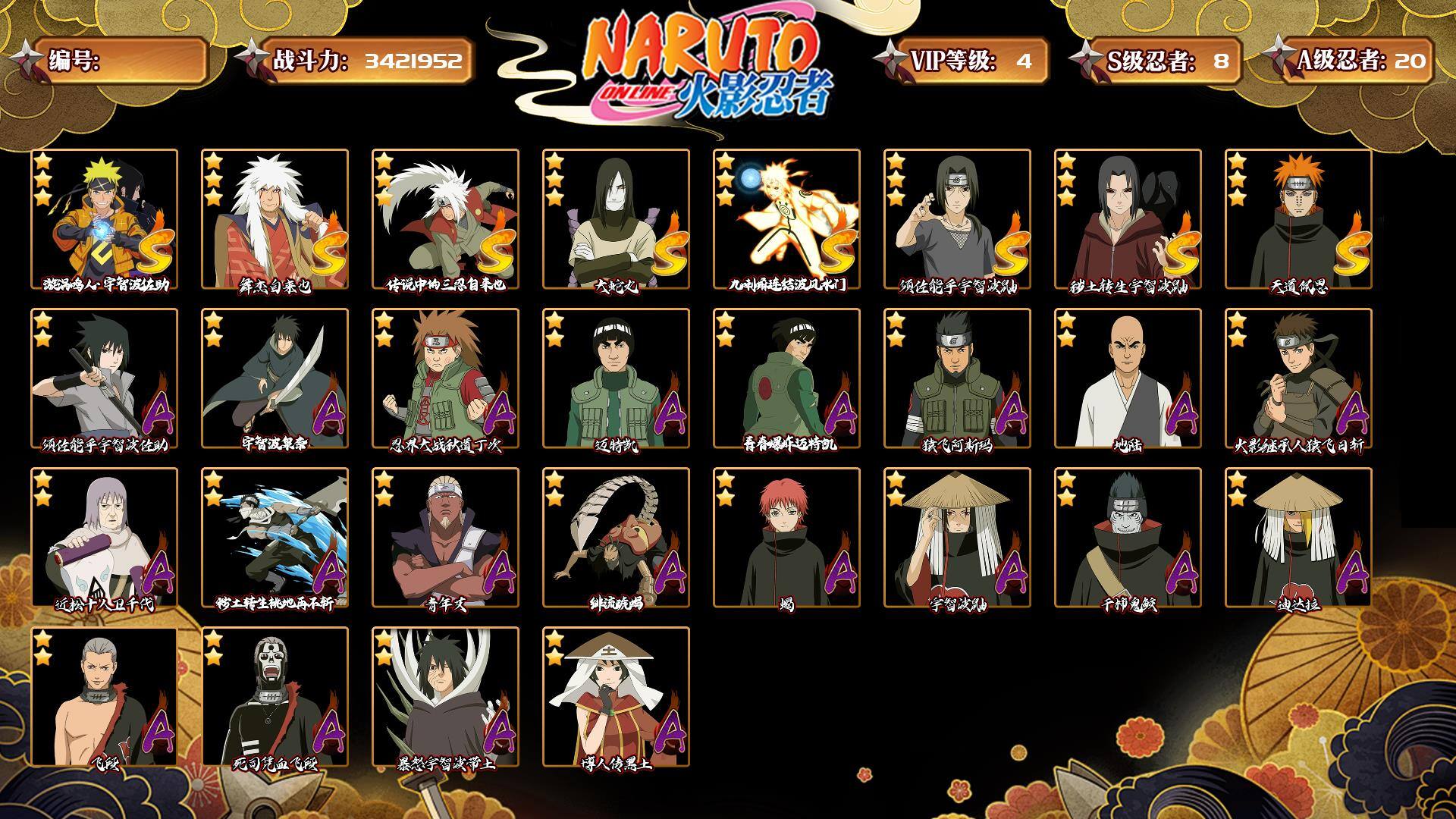
Task: Select the Hiruko Sasori puppet card
Action: 616,538
